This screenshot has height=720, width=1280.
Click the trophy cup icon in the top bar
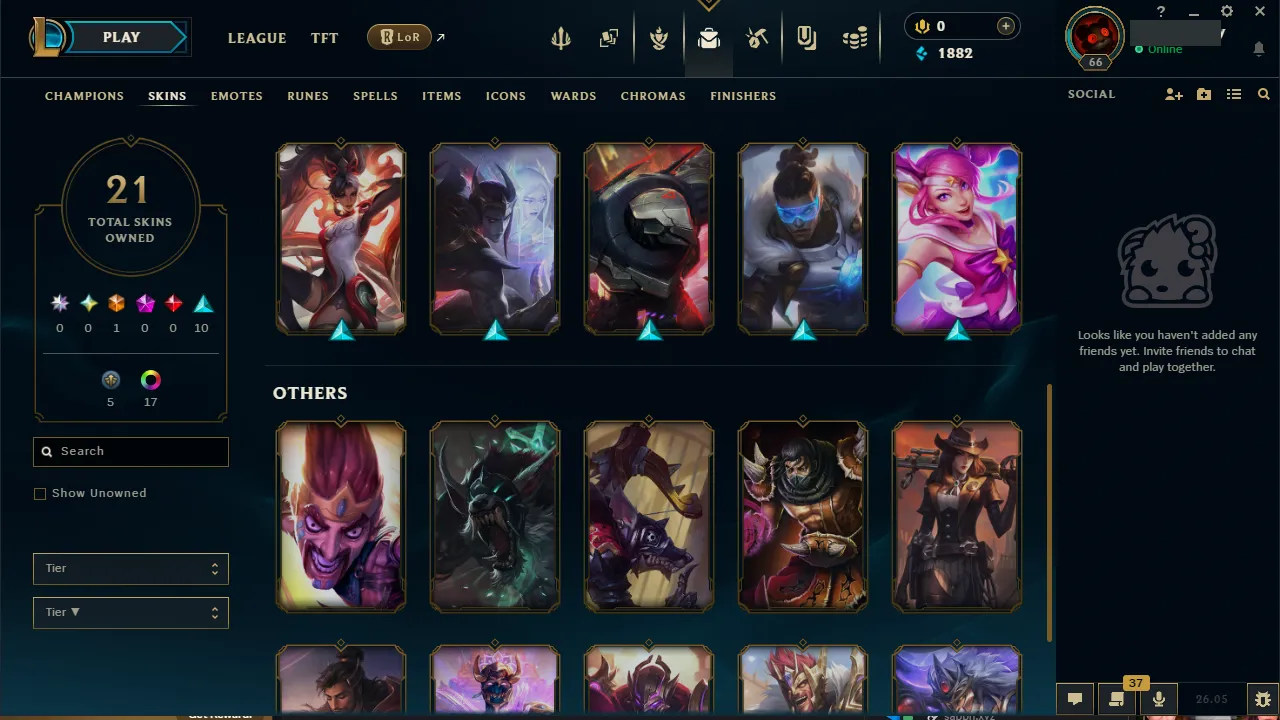(x=658, y=37)
